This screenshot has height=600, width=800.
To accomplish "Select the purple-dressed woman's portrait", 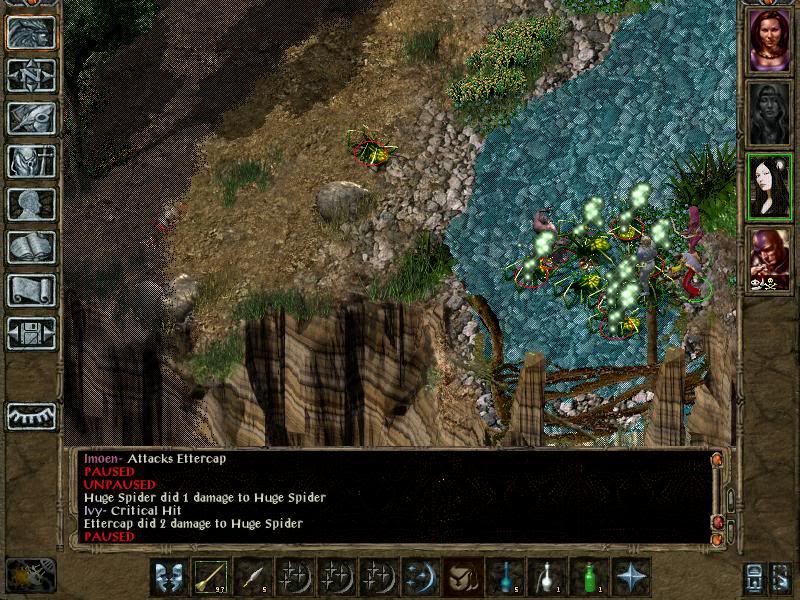I will click(x=770, y=40).
